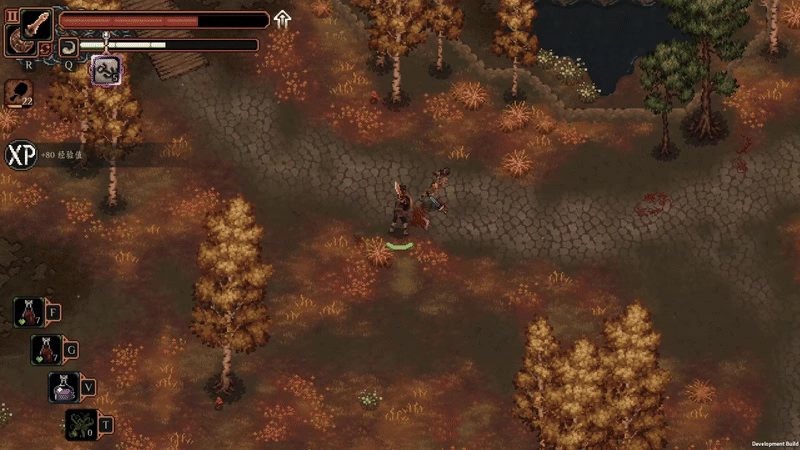The image size is (800, 450).
Task: Open the food drumstick icon showing 22
Action: (x=17, y=93)
